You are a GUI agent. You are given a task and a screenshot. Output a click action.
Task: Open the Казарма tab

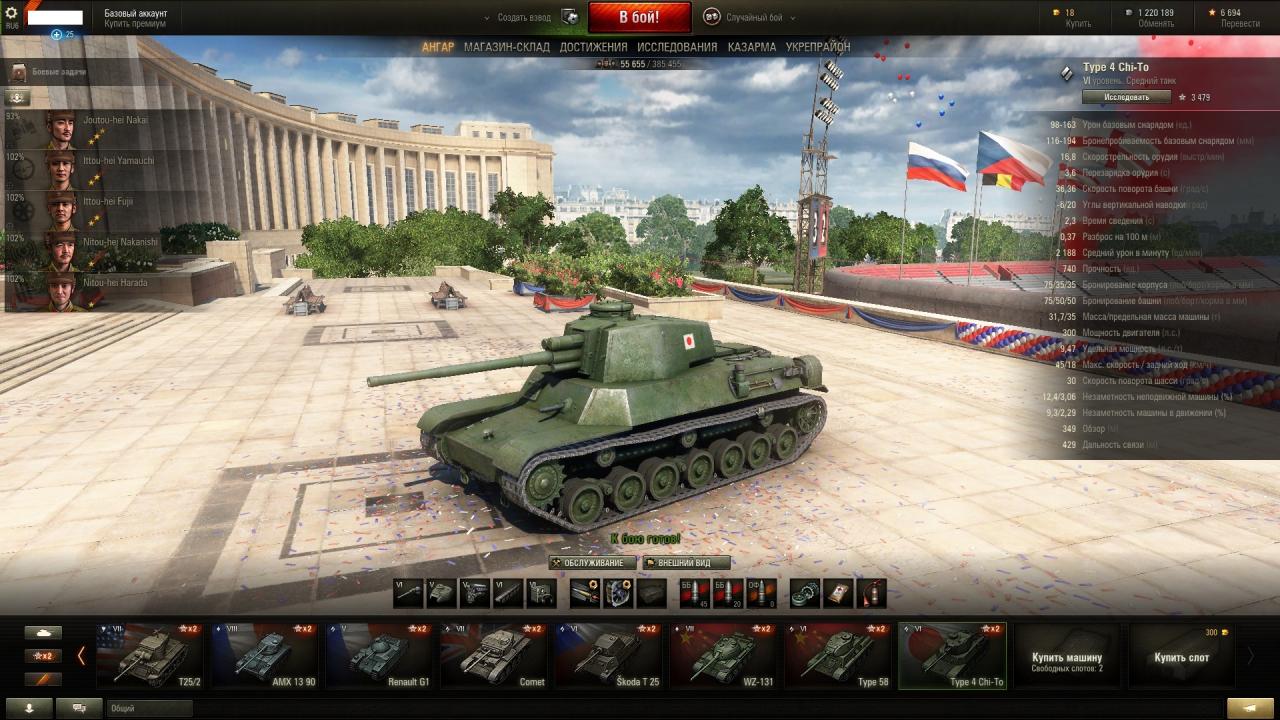click(x=751, y=47)
